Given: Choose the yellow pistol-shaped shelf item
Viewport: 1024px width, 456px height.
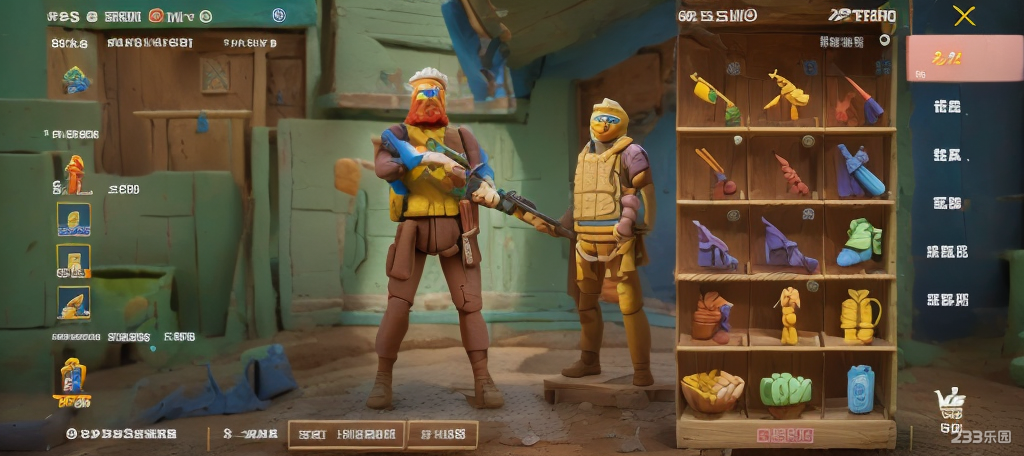Looking at the screenshot, I should click(x=787, y=95).
